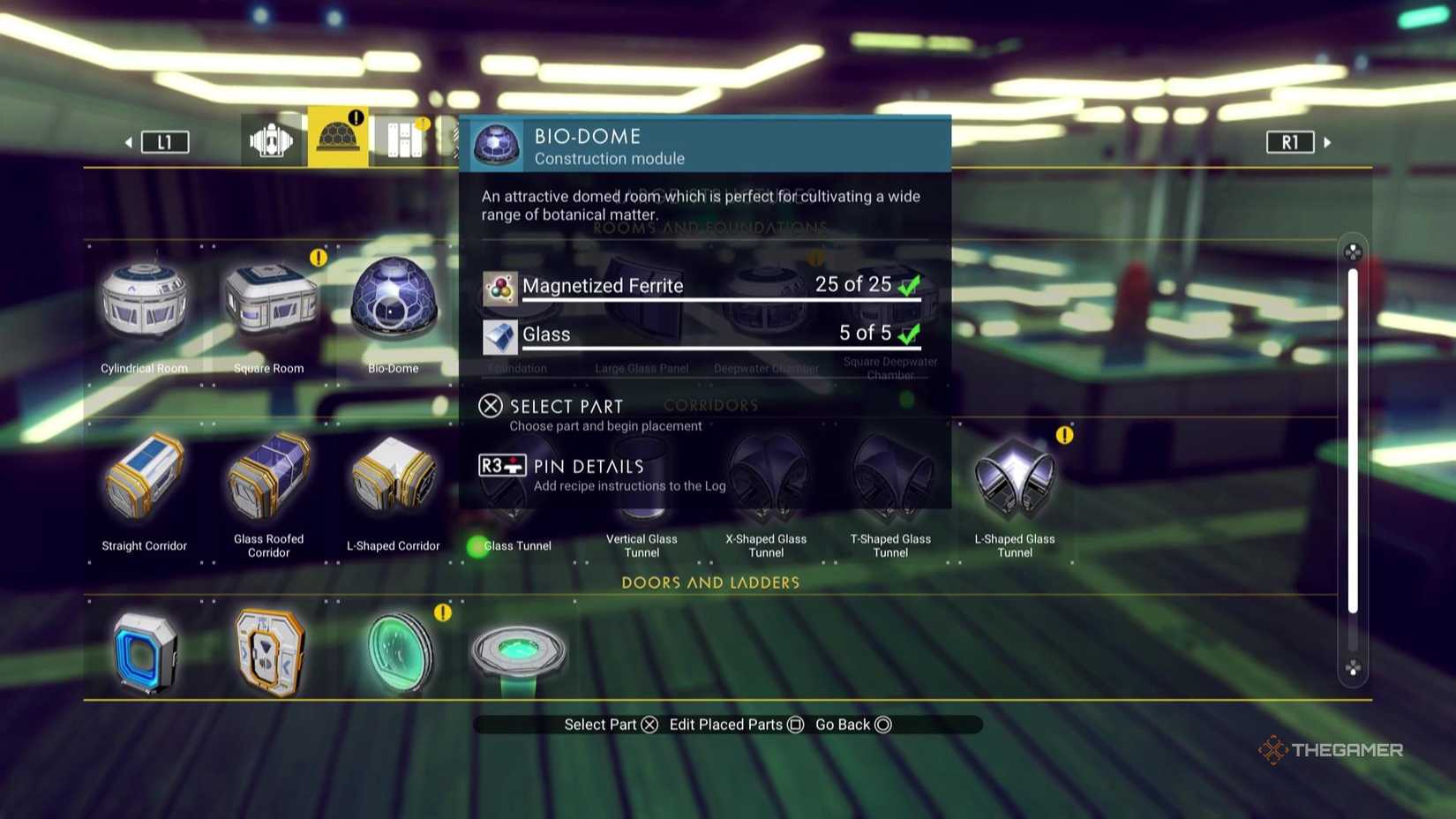Screen dimensions: 1456x819
Task: Click the checkmark next to Magnetized Ferrite
Action: tap(907, 284)
